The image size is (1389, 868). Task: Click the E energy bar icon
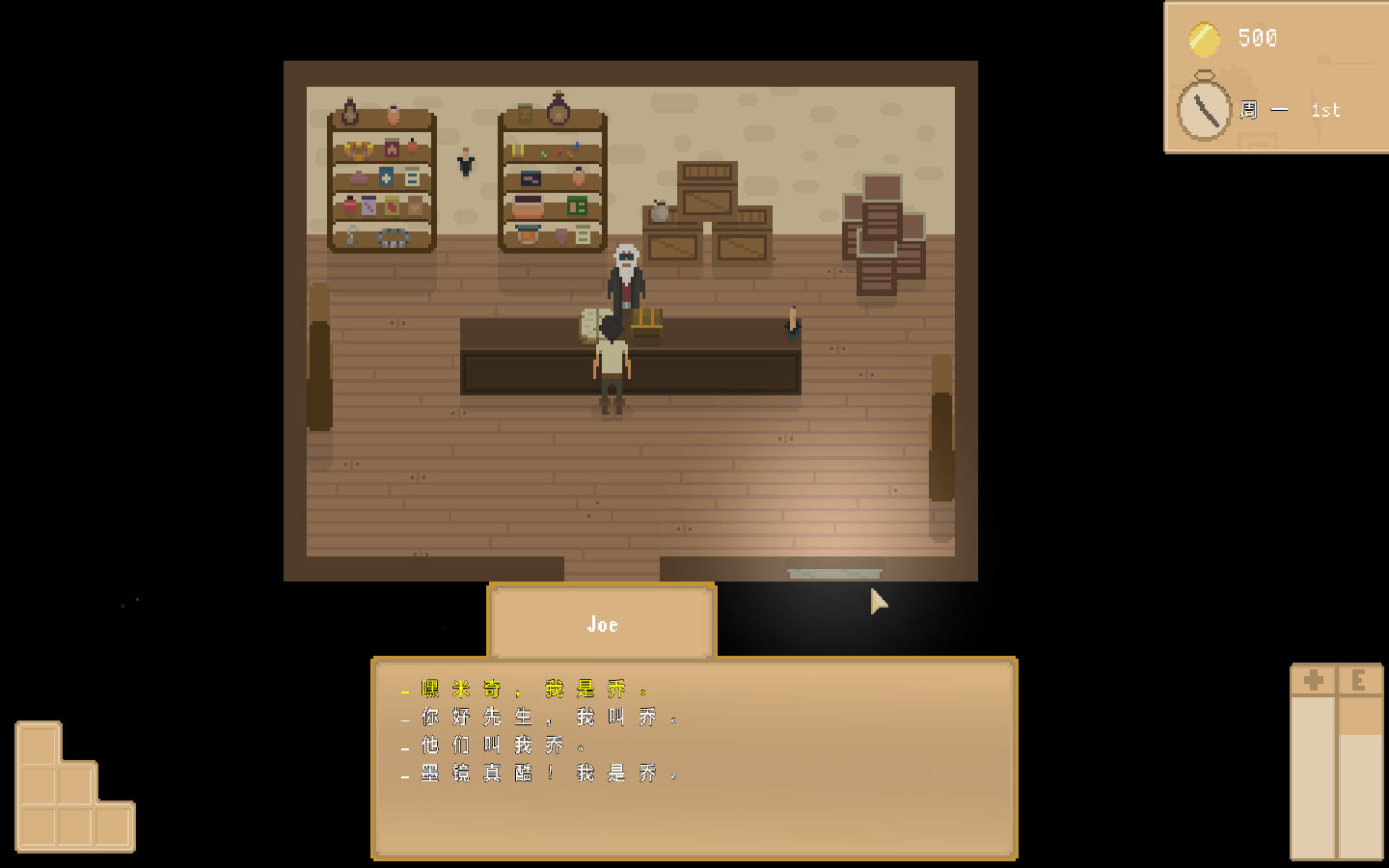[x=1358, y=679]
